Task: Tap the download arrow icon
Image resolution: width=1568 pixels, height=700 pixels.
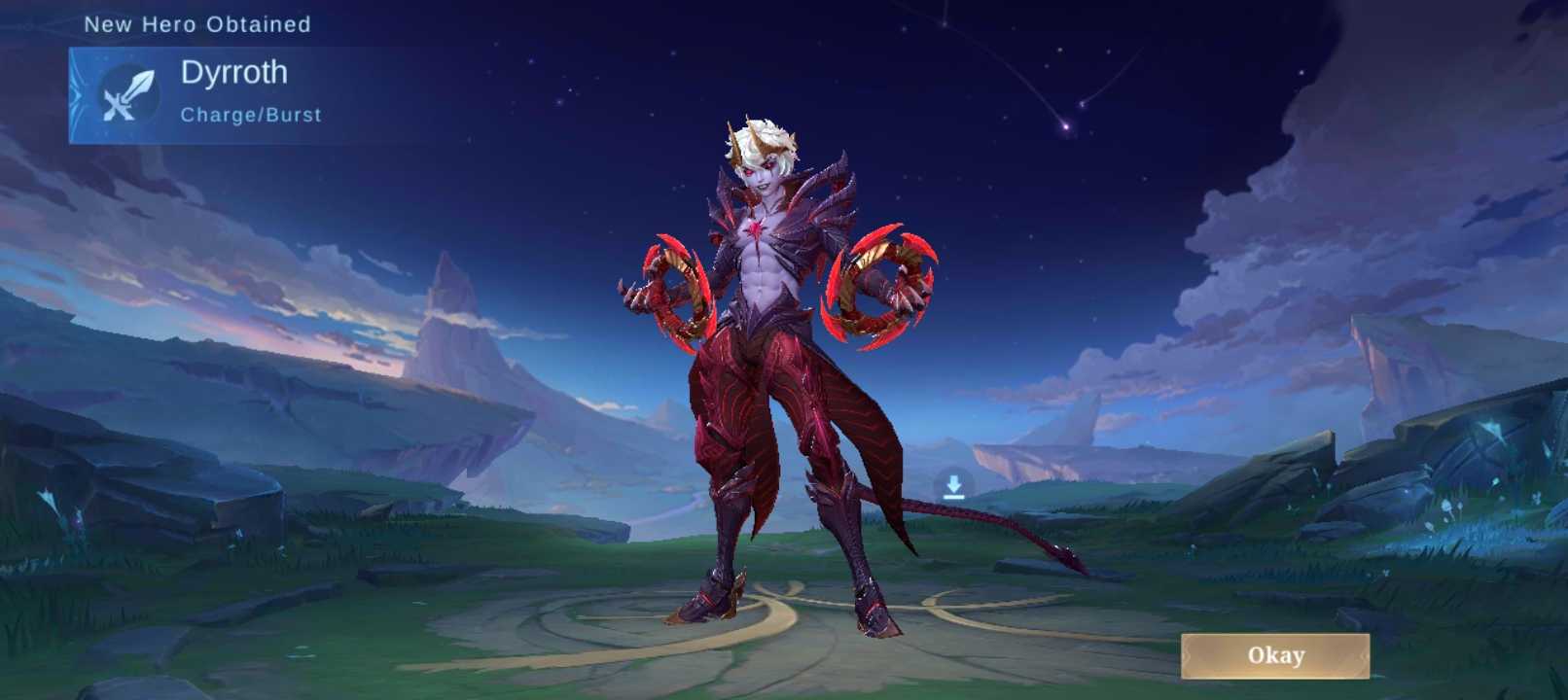Action: [954, 486]
